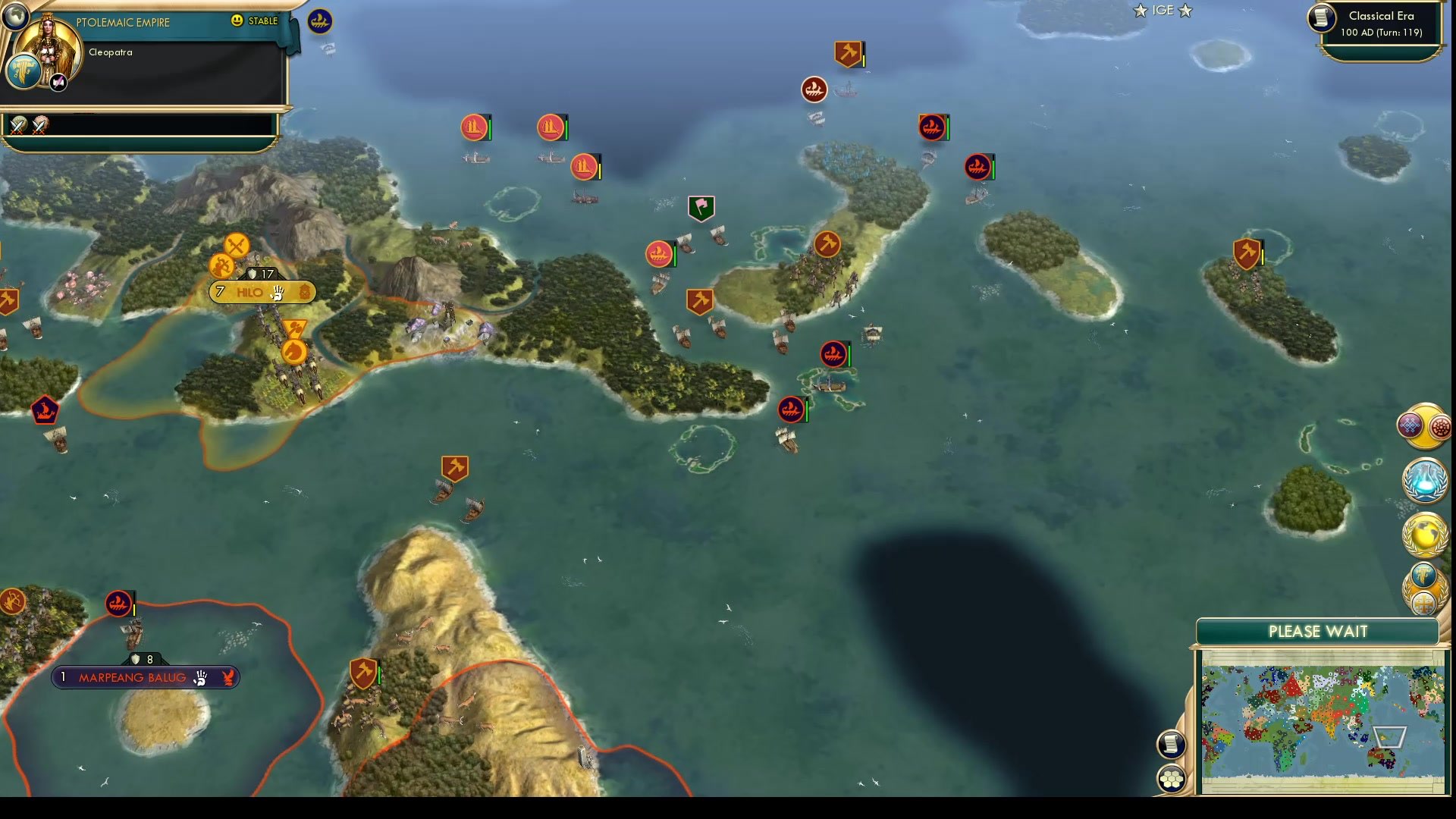Open Diplomacy using the golden globe icon
Screen dimensions: 1456x819
click(x=1424, y=535)
